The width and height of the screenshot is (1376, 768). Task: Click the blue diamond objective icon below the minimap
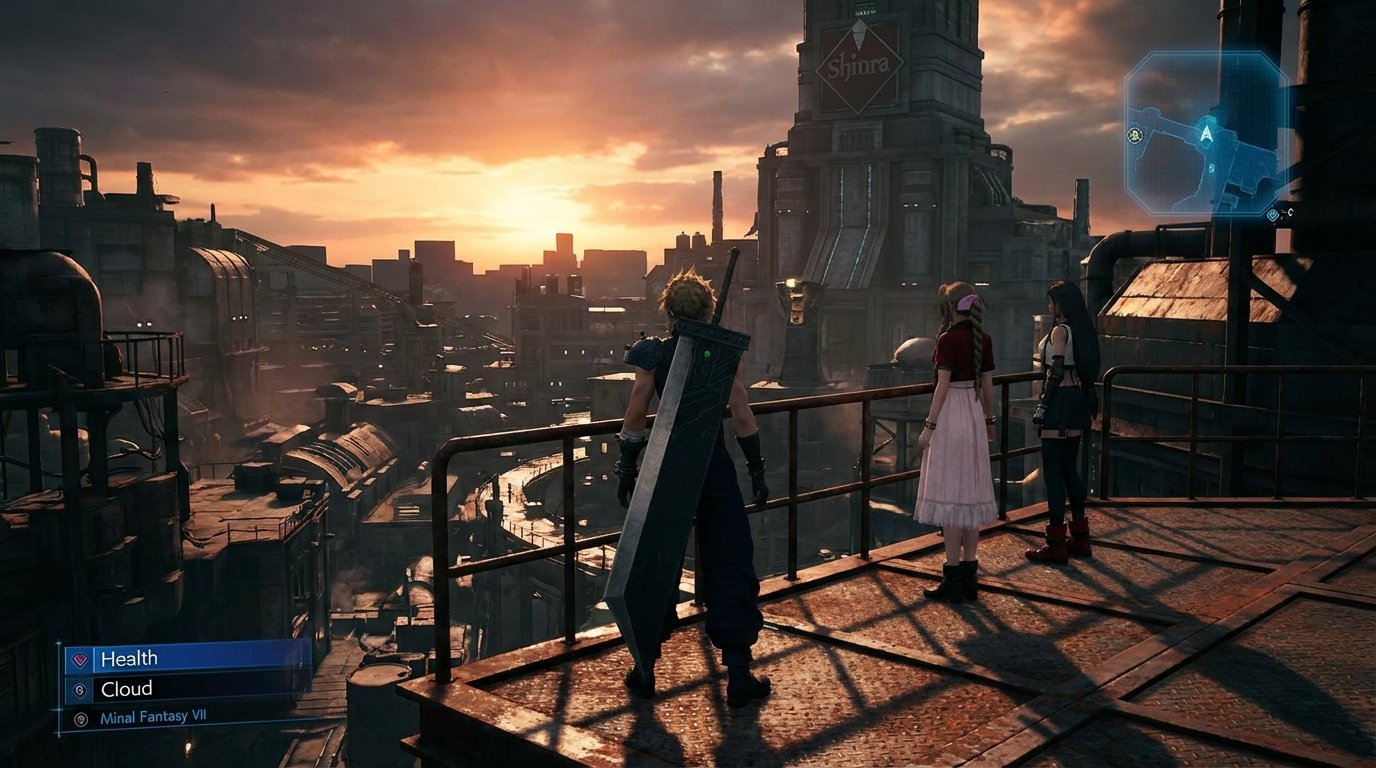(1273, 215)
